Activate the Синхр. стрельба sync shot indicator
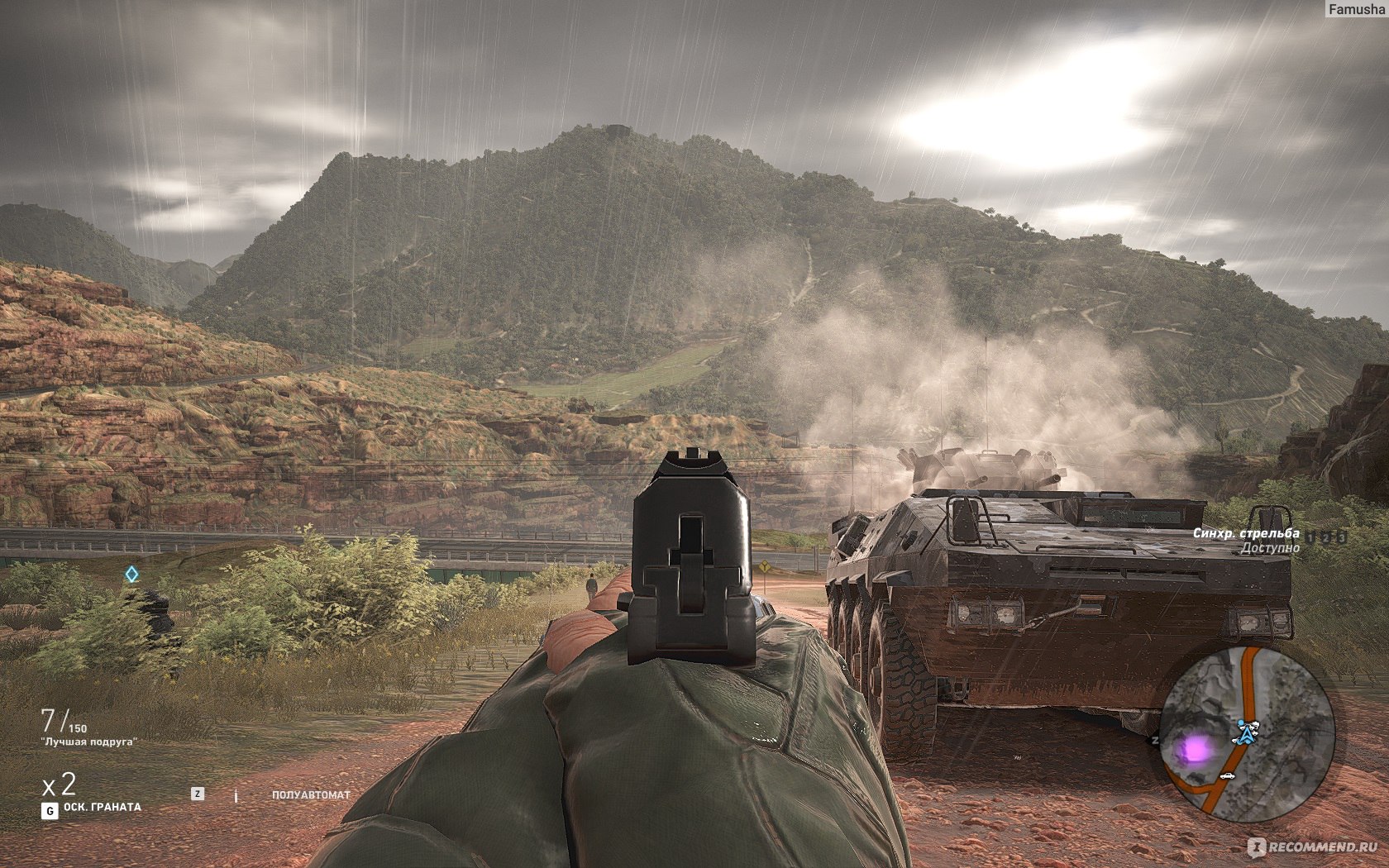The image size is (1389, 868). pyautogui.click(x=1245, y=534)
